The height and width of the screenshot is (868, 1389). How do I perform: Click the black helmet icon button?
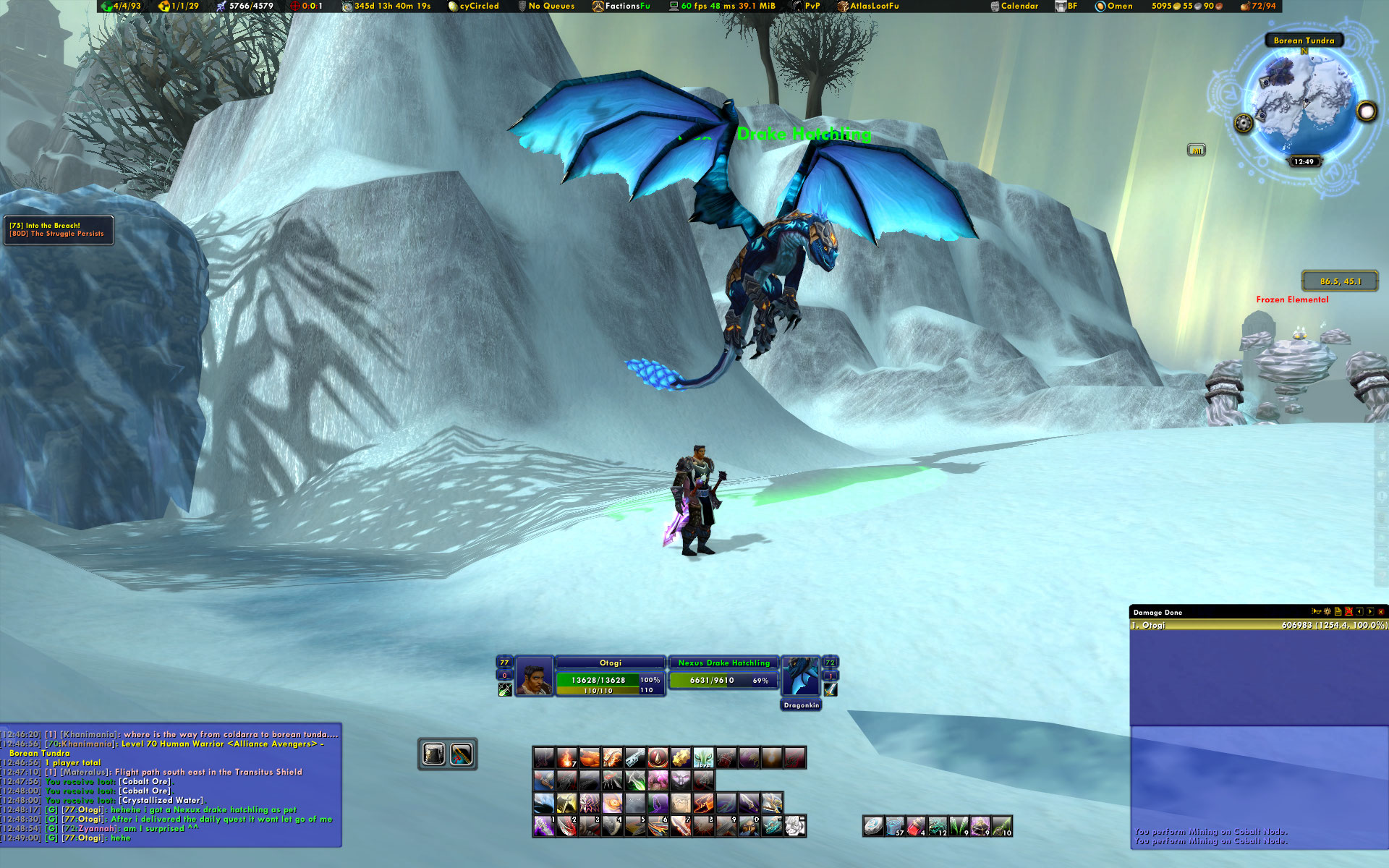434,754
